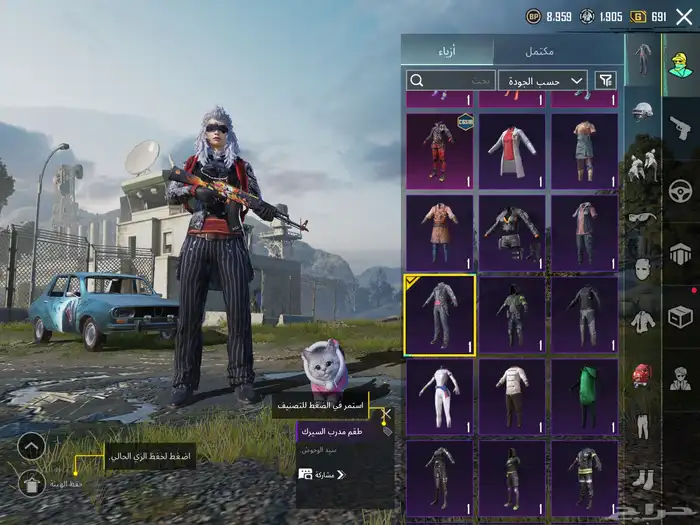Open the sunglasses category

[x=642, y=216]
